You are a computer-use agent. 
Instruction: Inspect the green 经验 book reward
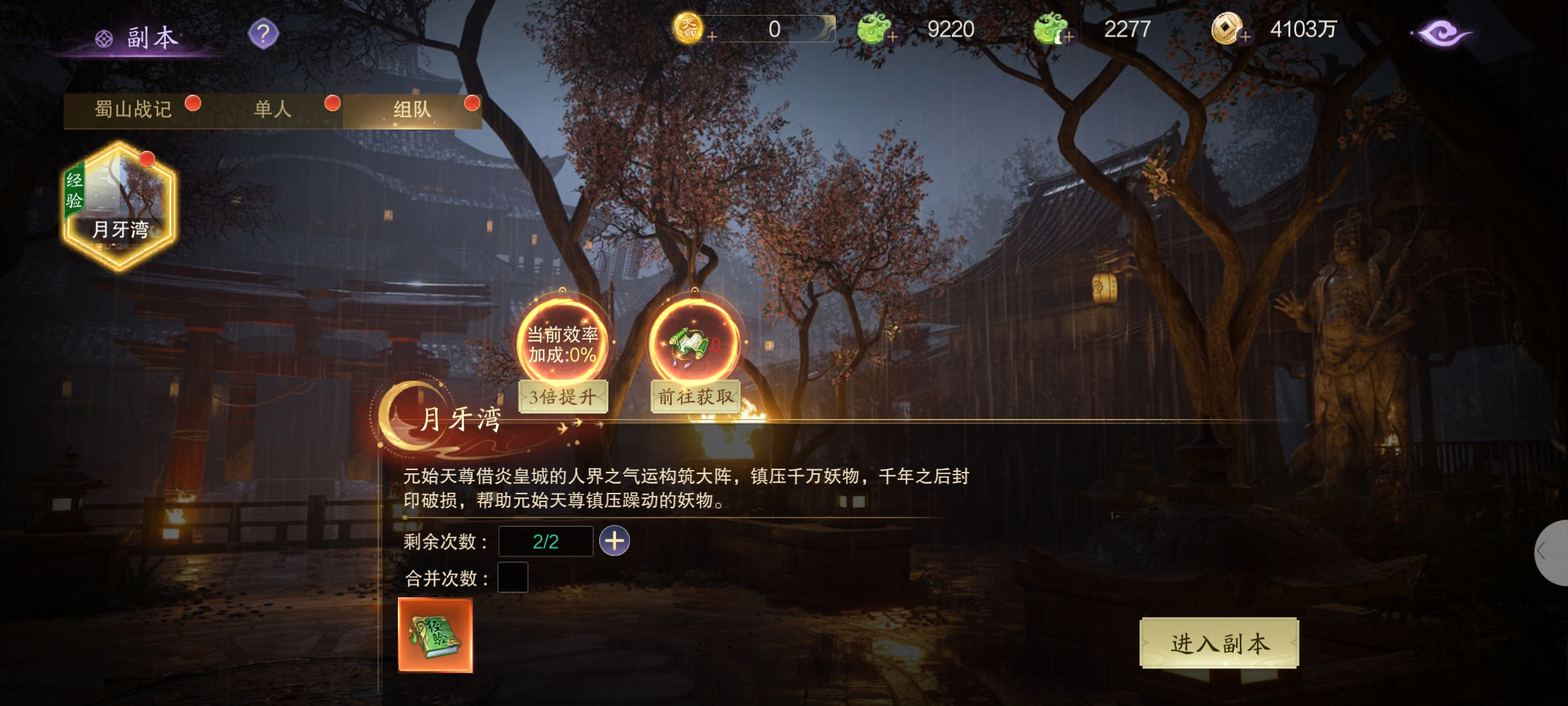pyautogui.click(x=435, y=635)
